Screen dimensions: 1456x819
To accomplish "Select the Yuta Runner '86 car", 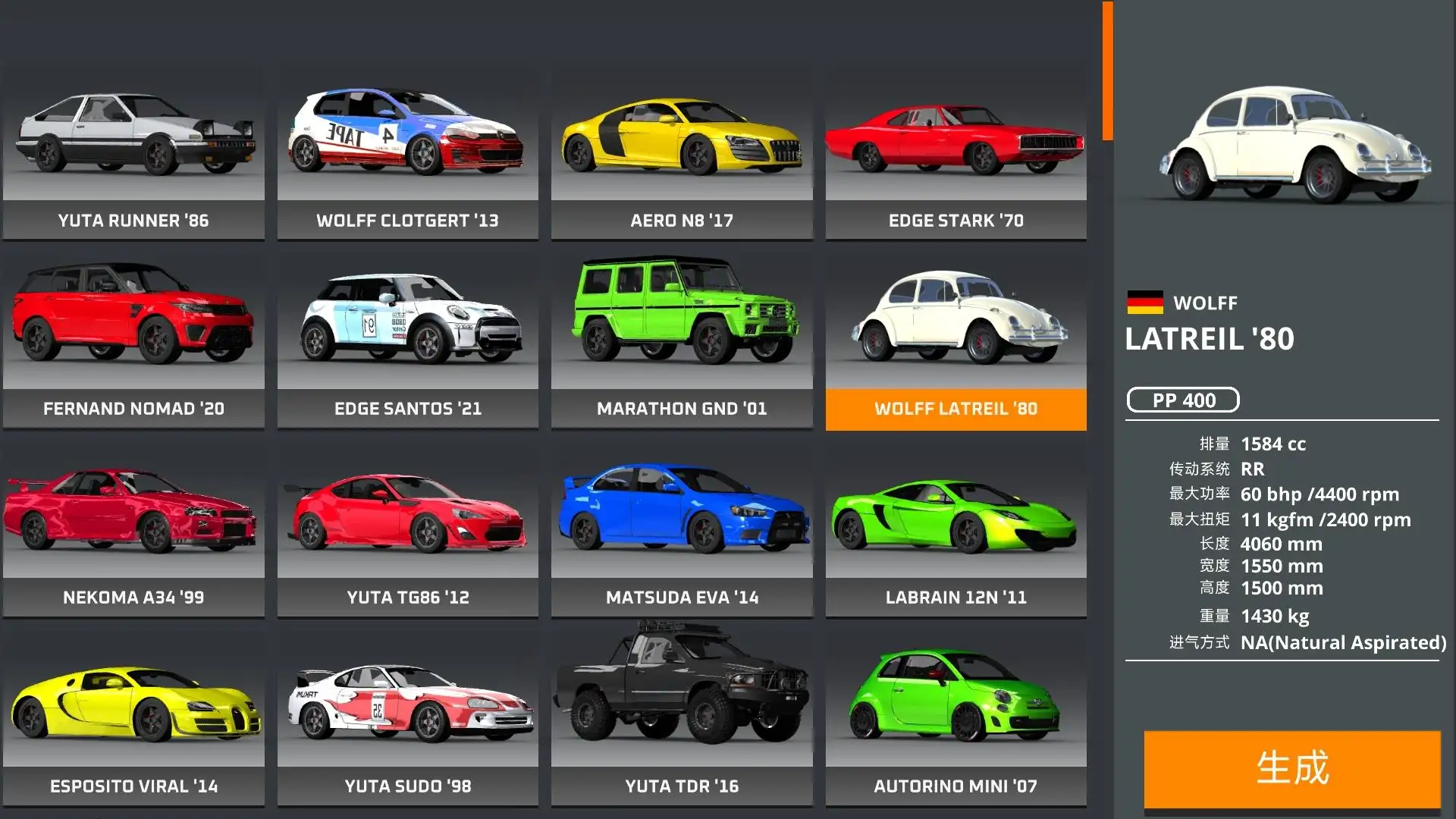I will tap(135, 144).
